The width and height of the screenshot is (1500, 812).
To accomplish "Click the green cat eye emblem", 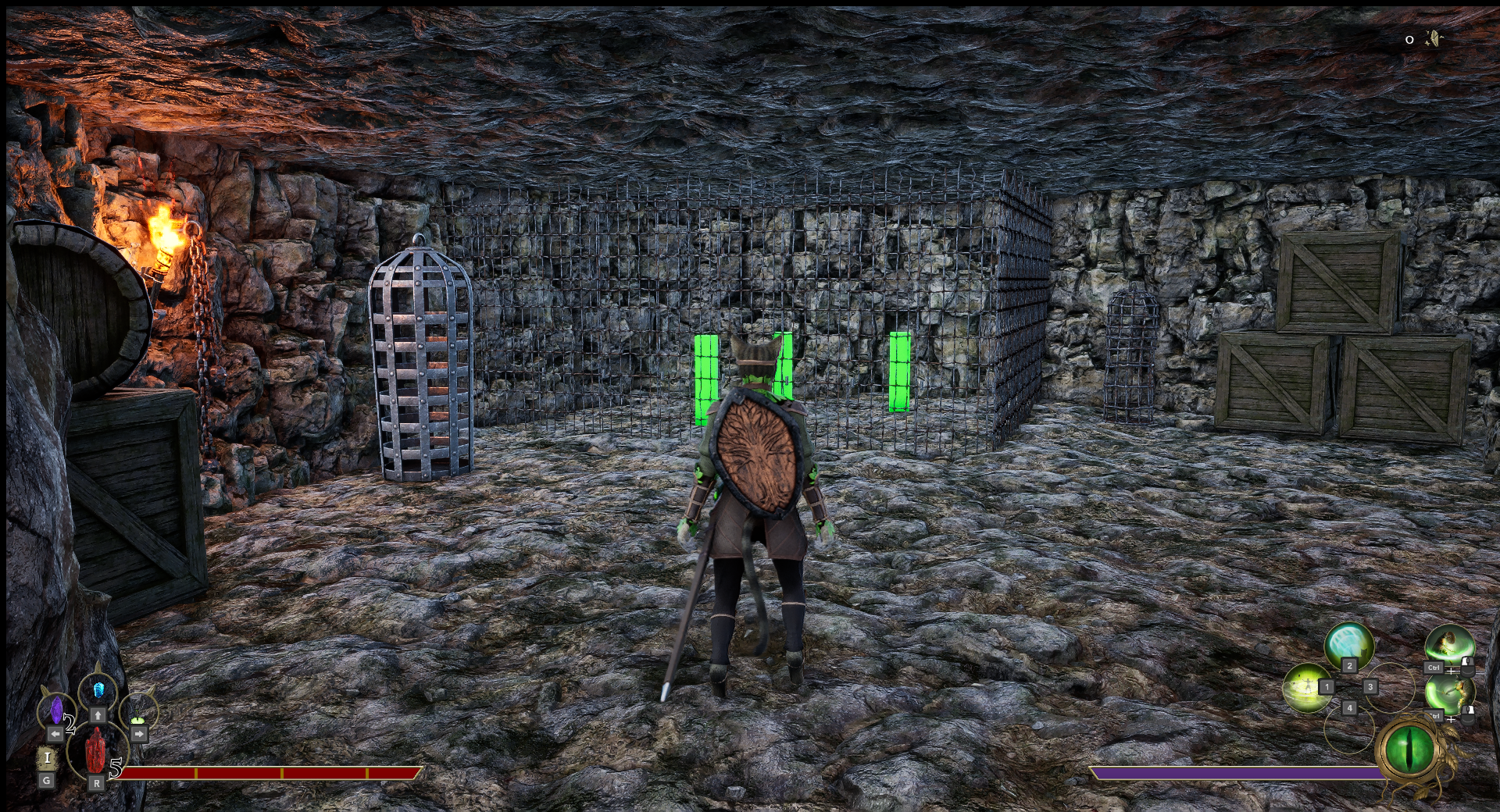I will click(x=1410, y=750).
